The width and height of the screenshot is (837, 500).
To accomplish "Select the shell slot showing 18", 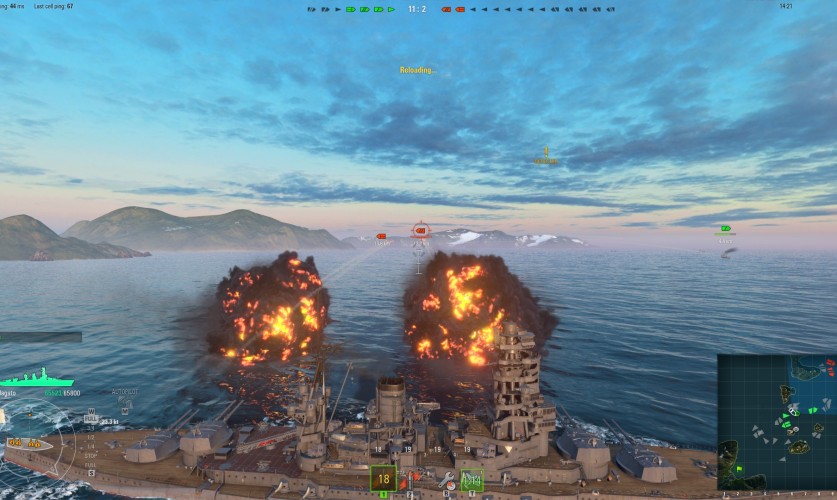I will point(383,479).
